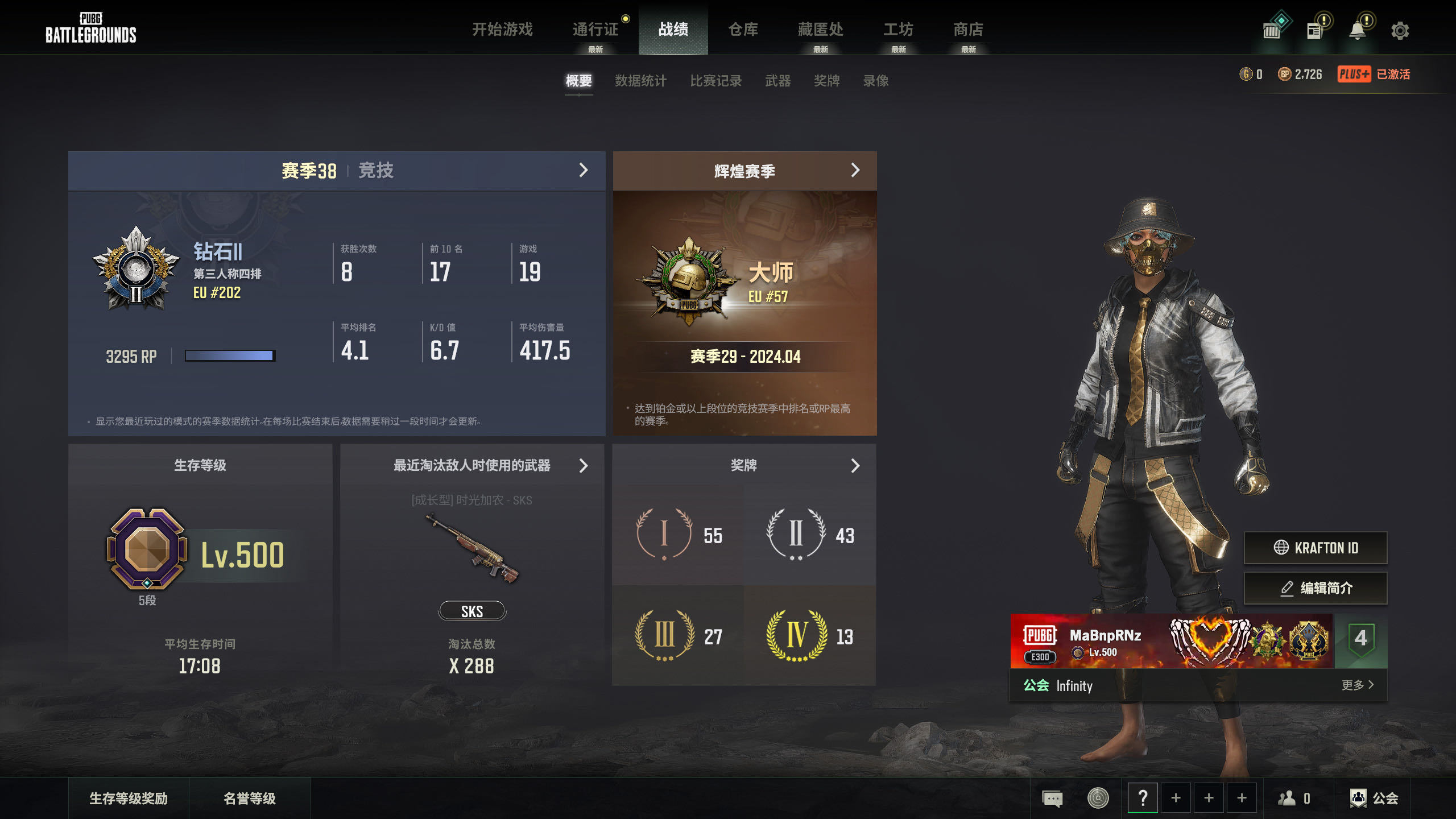This screenshot has height=819, width=1456.
Task: Open the 名誉等级 reputation level button
Action: click(x=249, y=799)
